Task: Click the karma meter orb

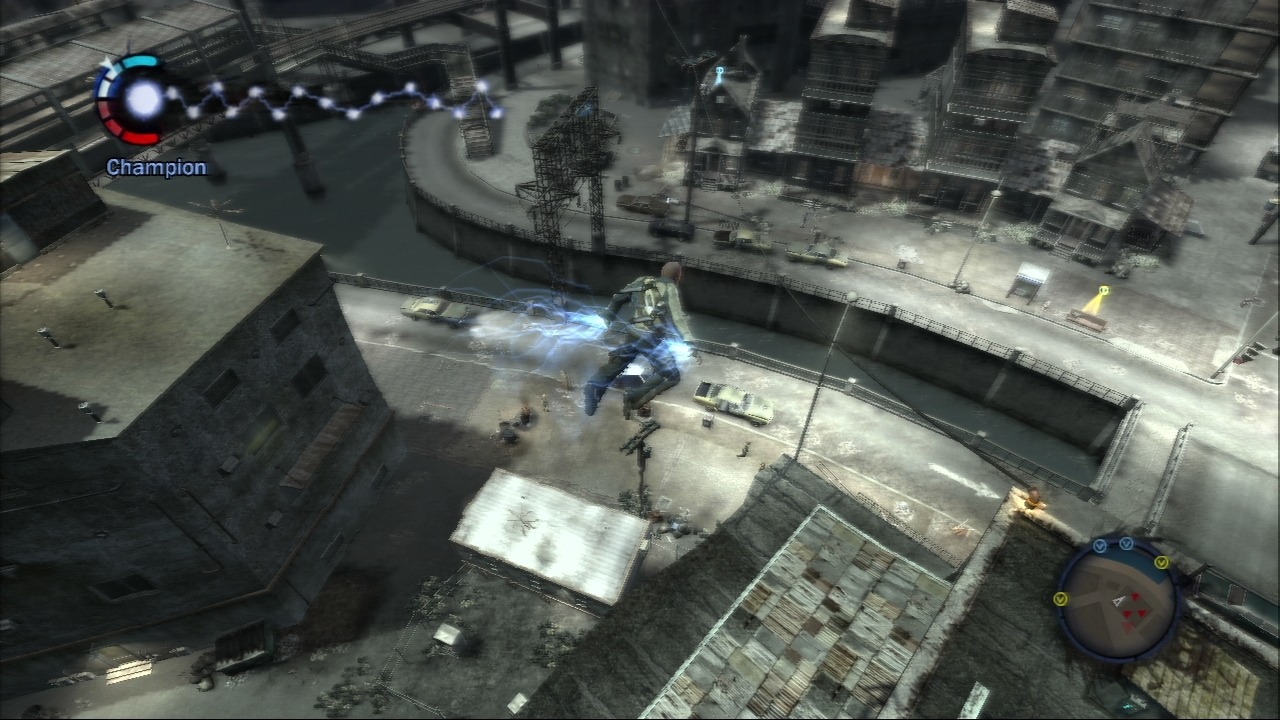Action: pyautogui.click(x=145, y=98)
